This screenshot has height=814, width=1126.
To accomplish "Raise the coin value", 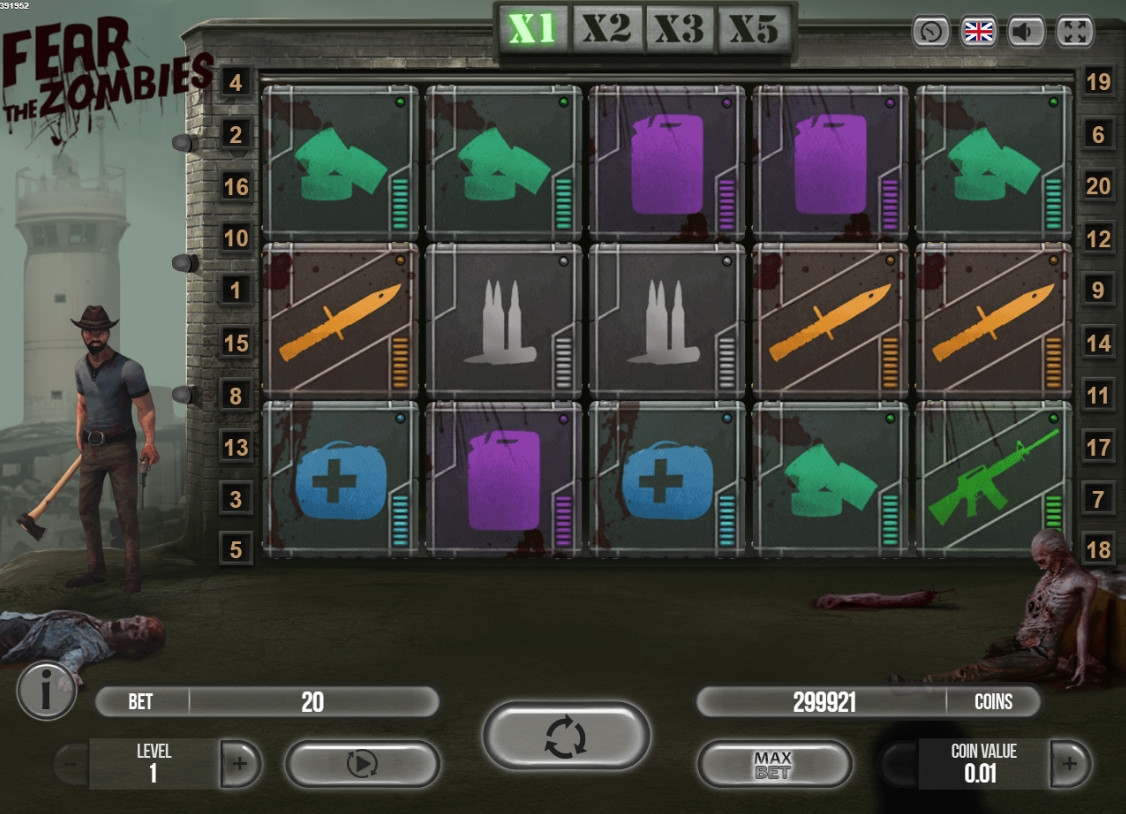I will tap(1070, 765).
